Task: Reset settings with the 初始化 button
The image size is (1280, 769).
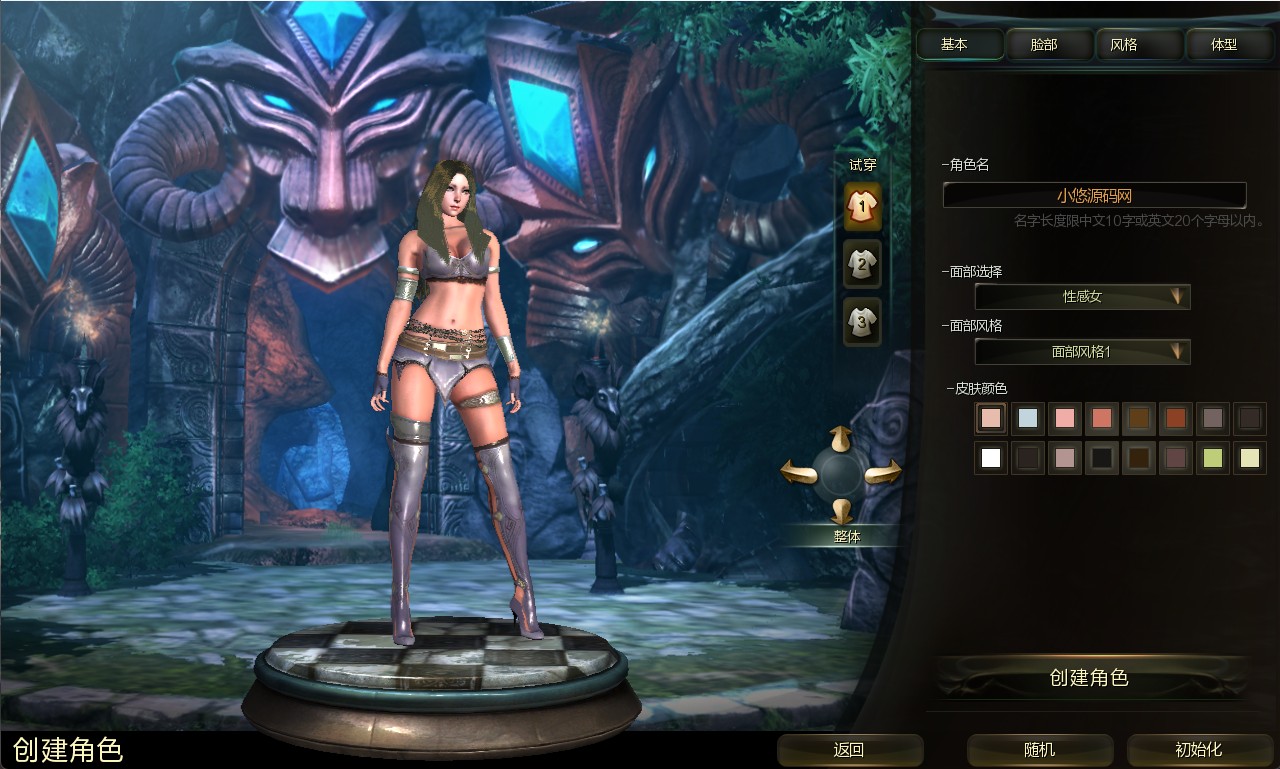Action: pos(1198,750)
